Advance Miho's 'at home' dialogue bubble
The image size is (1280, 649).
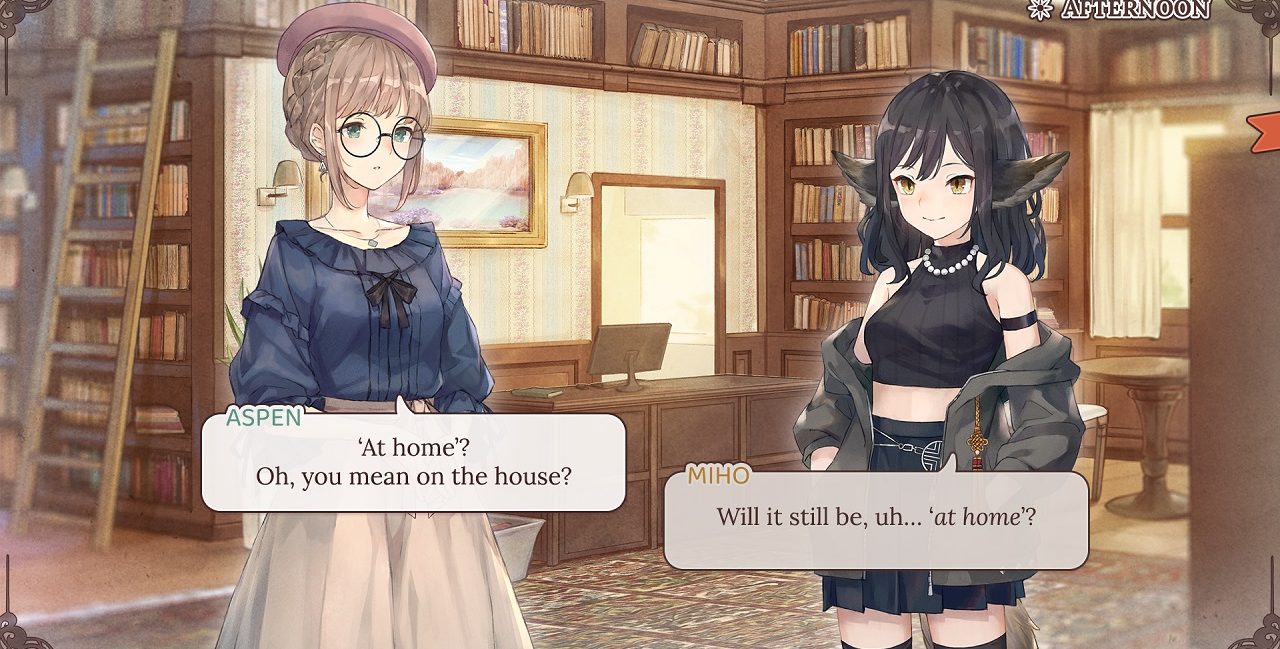tap(876, 520)
